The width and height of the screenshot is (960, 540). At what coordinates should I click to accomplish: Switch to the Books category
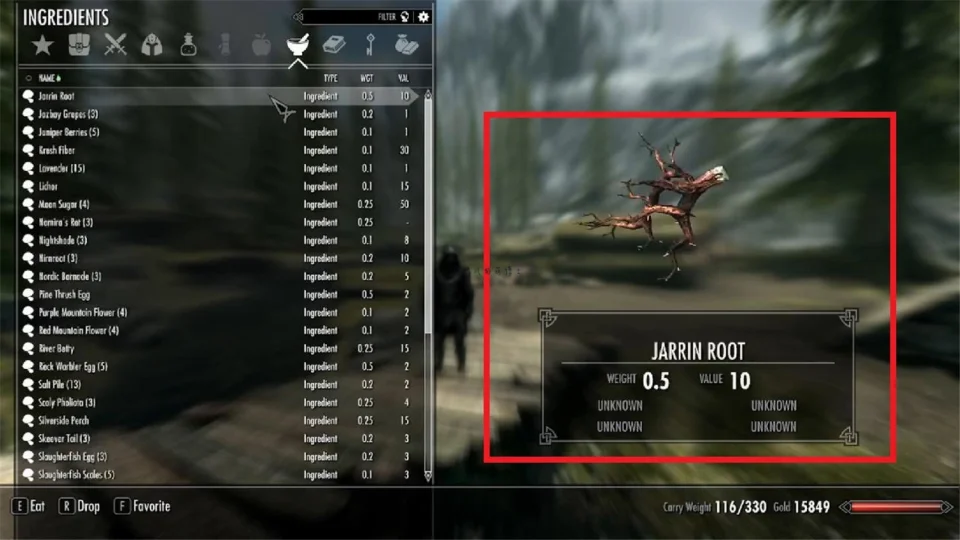click(334, 44)
